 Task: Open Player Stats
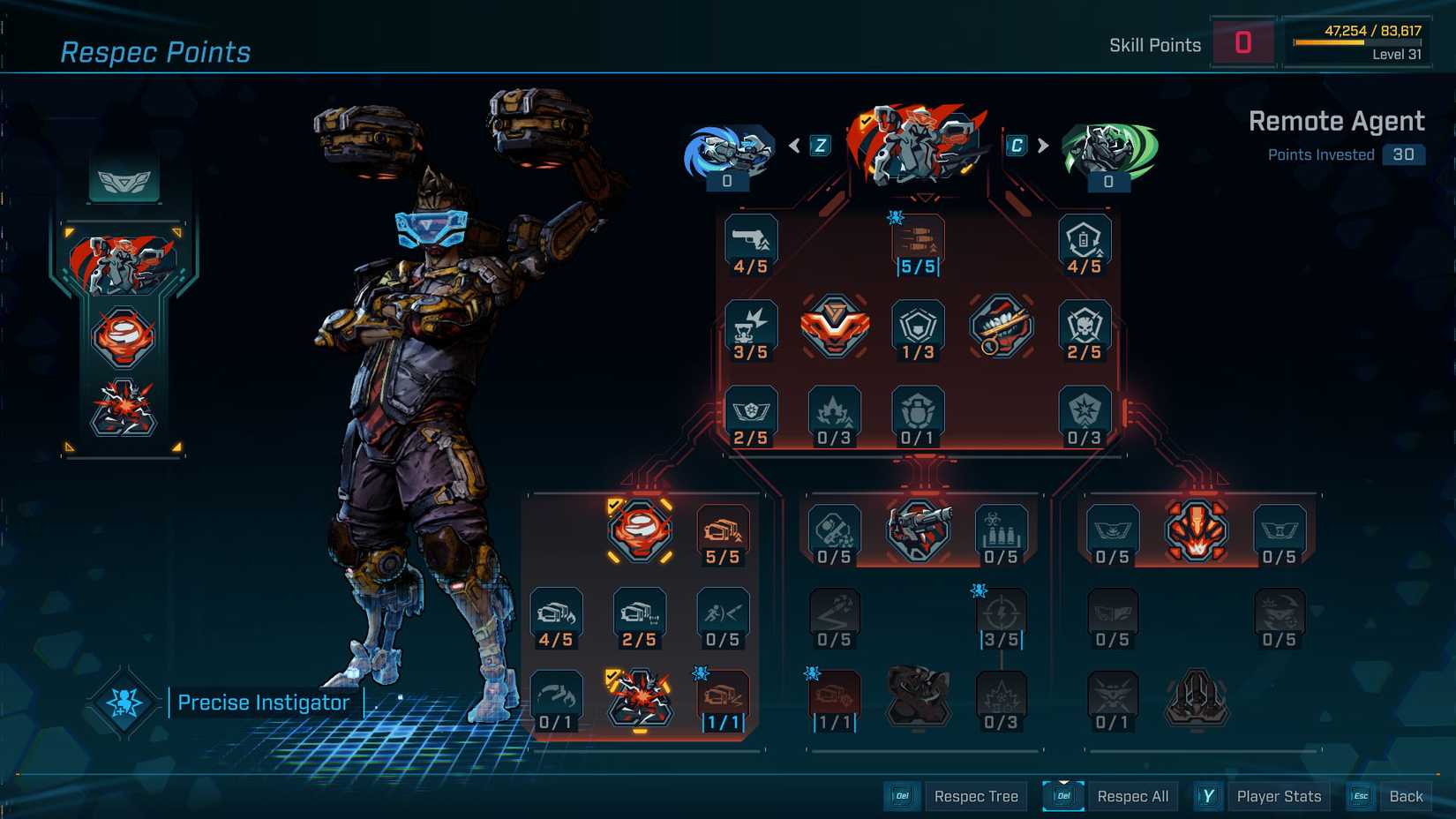coord(1278,795)
